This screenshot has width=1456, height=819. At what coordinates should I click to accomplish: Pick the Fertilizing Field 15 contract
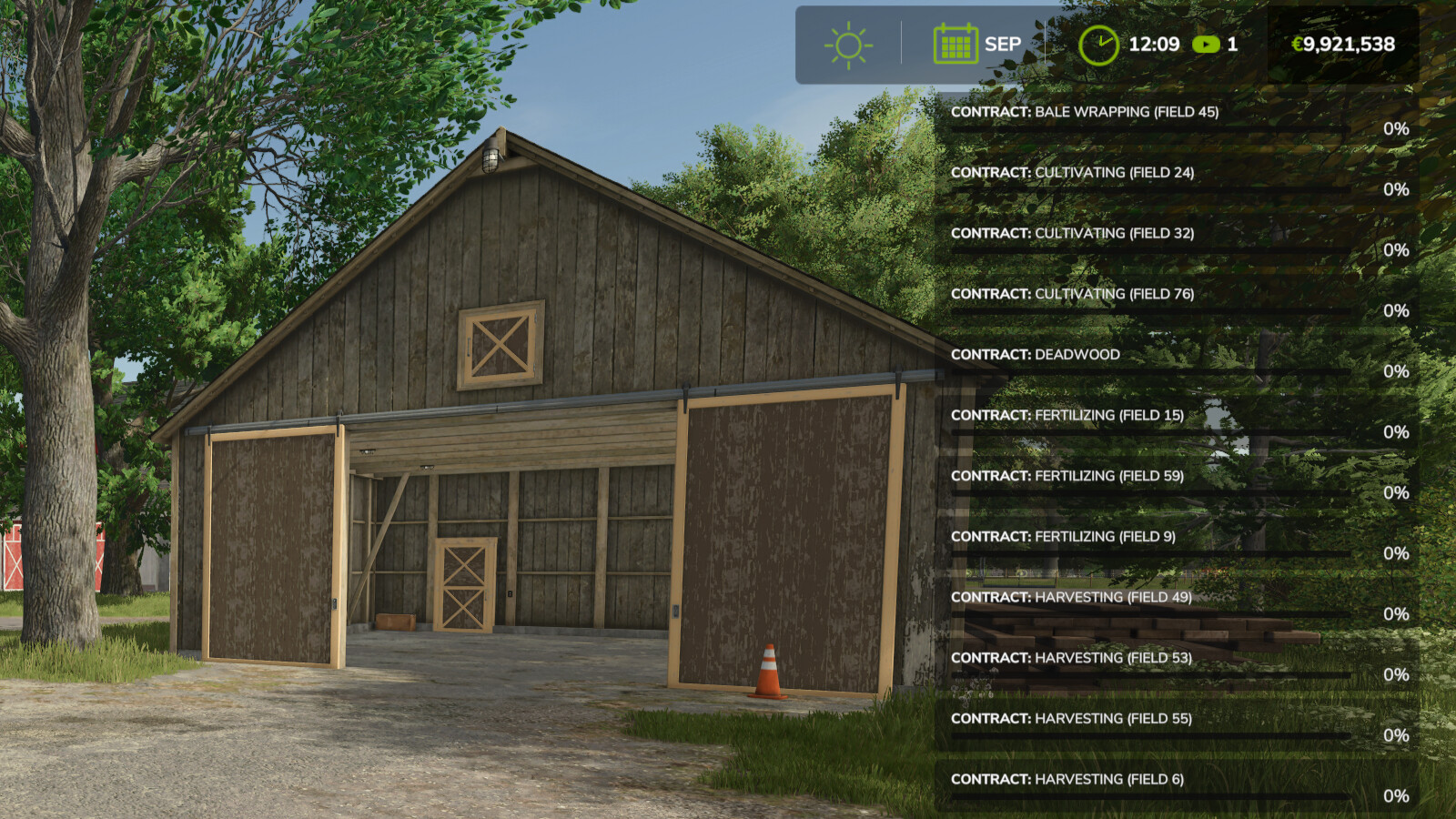[1067, 416]
